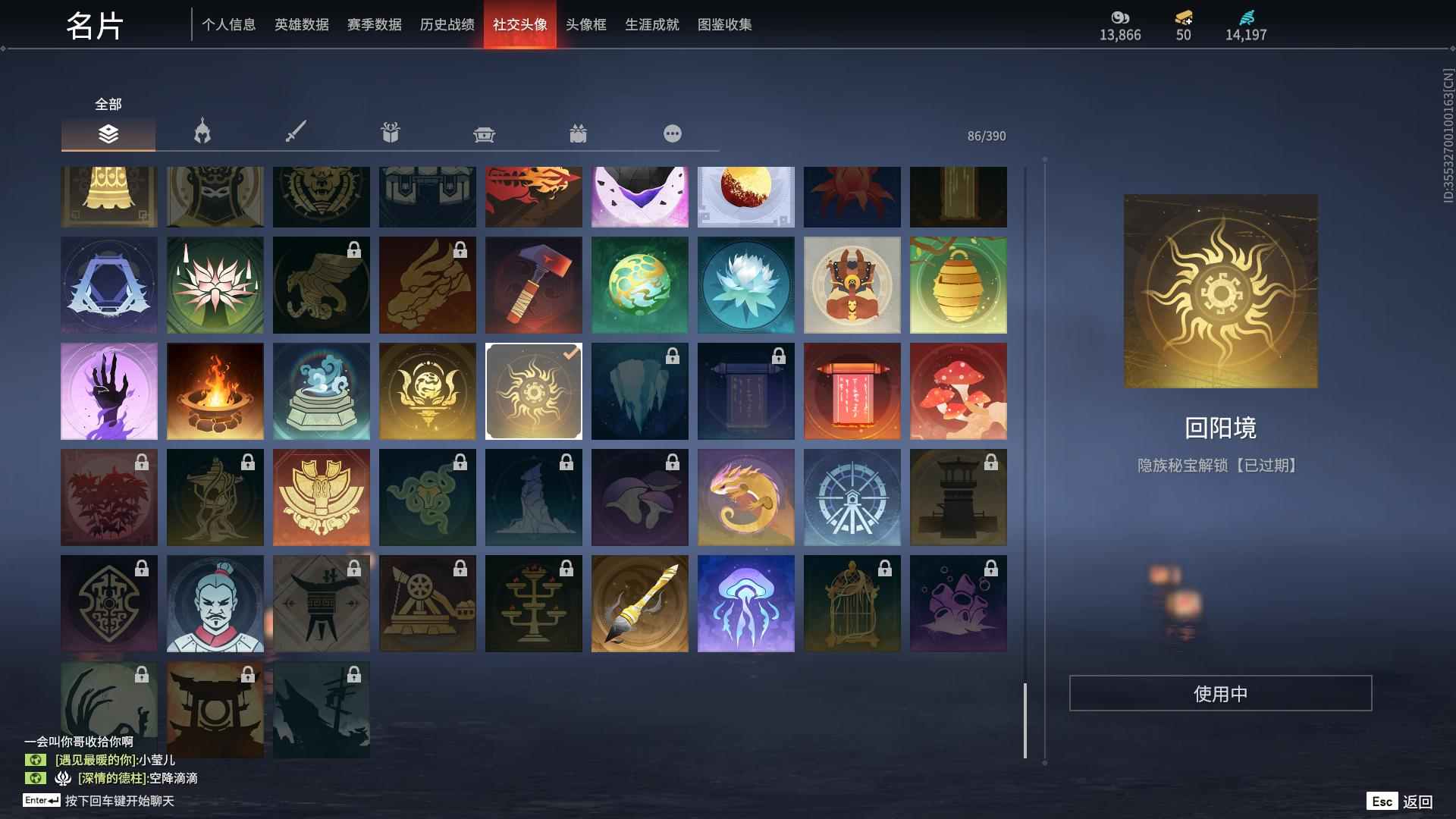Open the gift category filter icon
The width and height of the screenshot is (1456, 819).
[390, 132]
